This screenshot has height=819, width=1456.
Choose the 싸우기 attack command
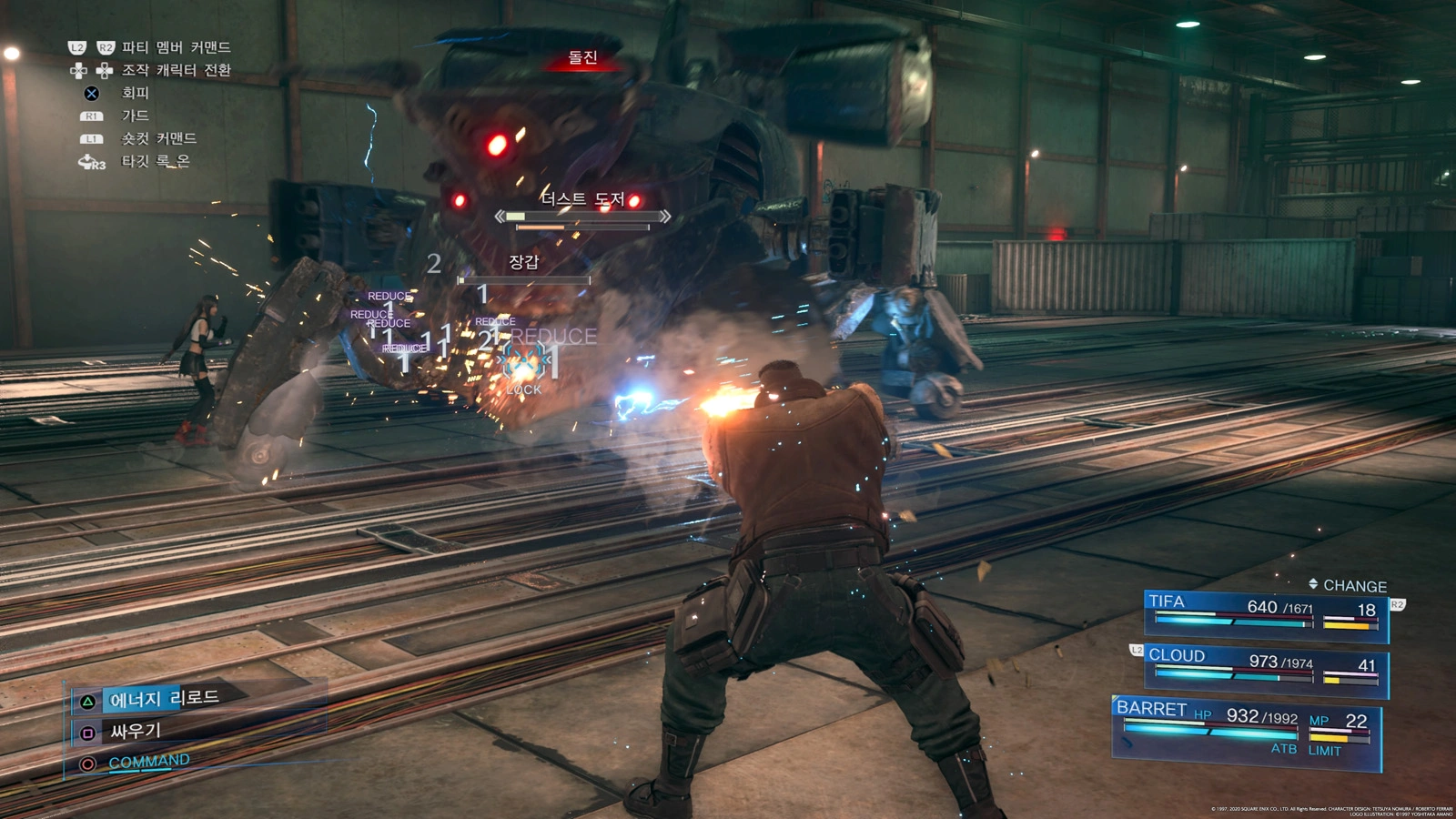pos(135,731)
